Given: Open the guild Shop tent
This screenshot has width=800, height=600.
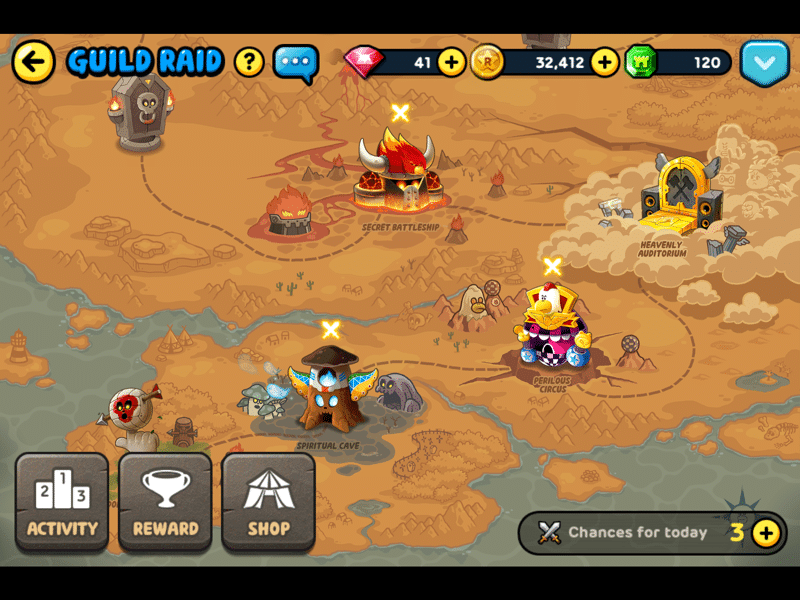Looking at the screenshot, I should coord(268,502).
